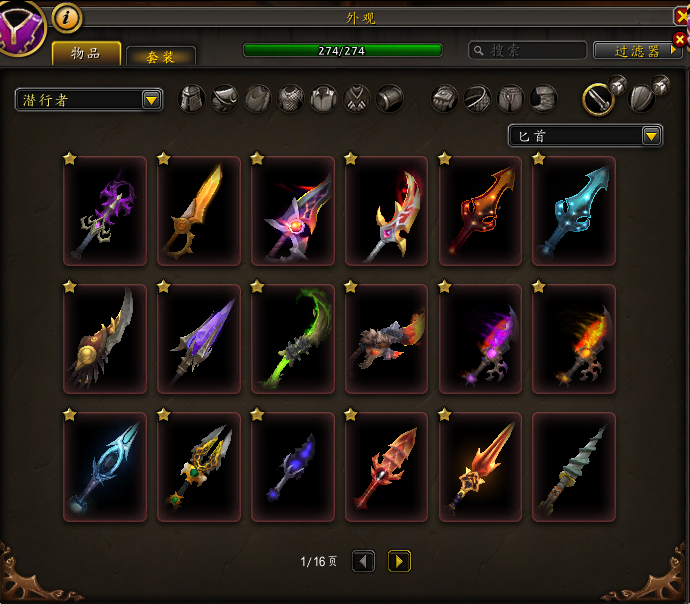Select the legs pants slot icon
The height and width of the screenshot is (604, 690).
511,98
